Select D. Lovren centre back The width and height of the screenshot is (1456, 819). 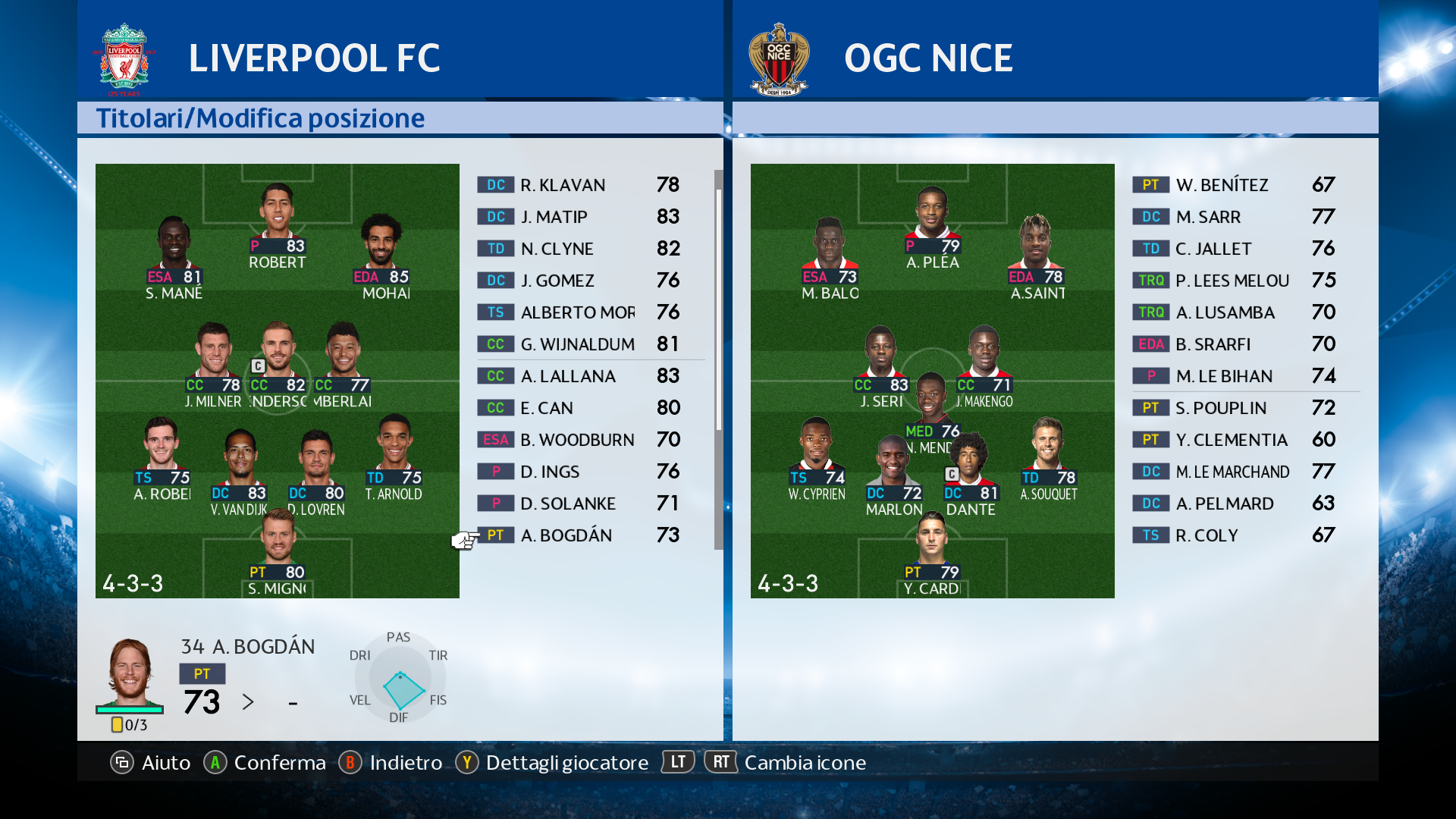pos(316,466)
